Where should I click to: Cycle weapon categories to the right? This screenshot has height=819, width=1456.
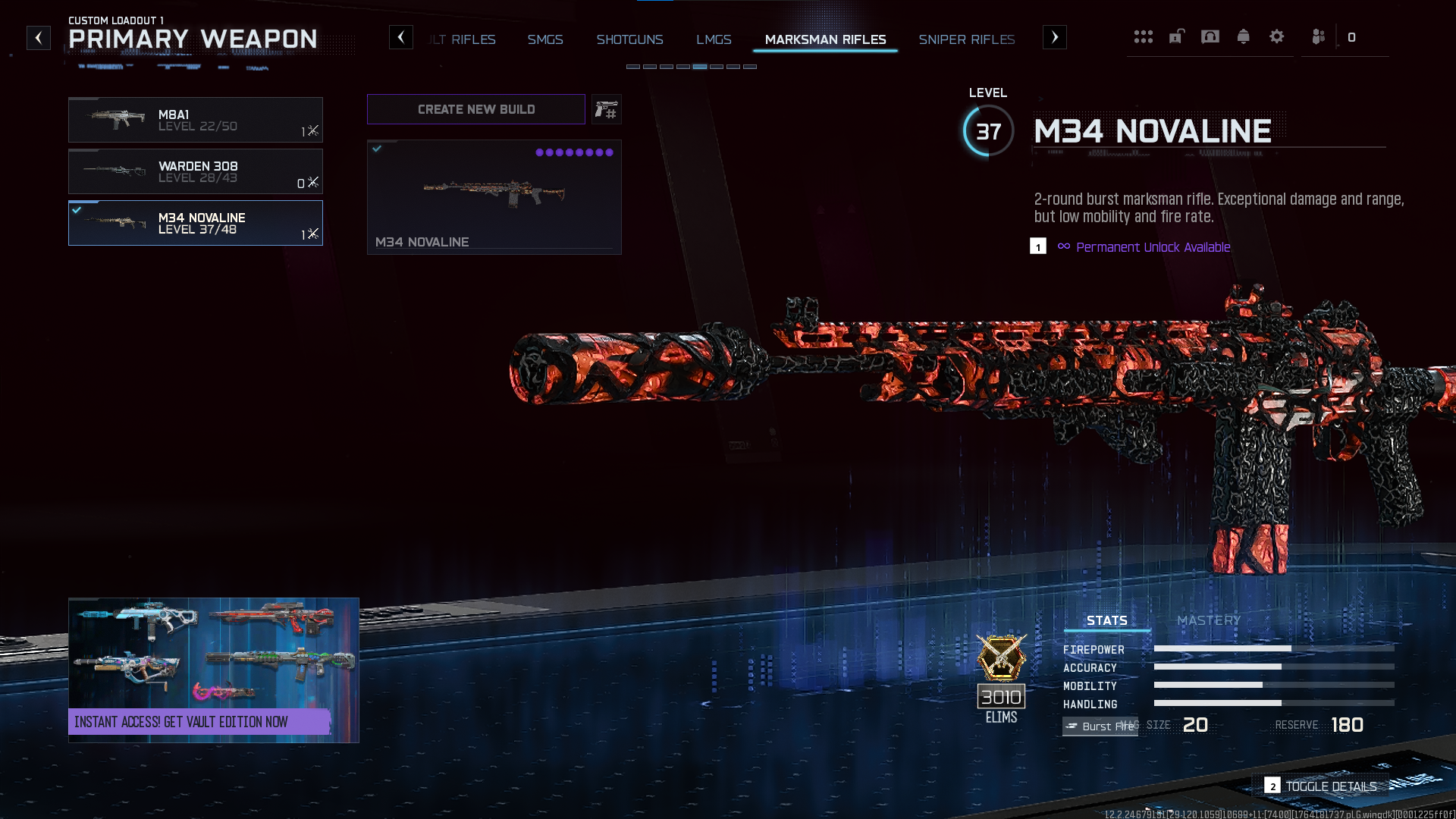[x=1054, y=37]
